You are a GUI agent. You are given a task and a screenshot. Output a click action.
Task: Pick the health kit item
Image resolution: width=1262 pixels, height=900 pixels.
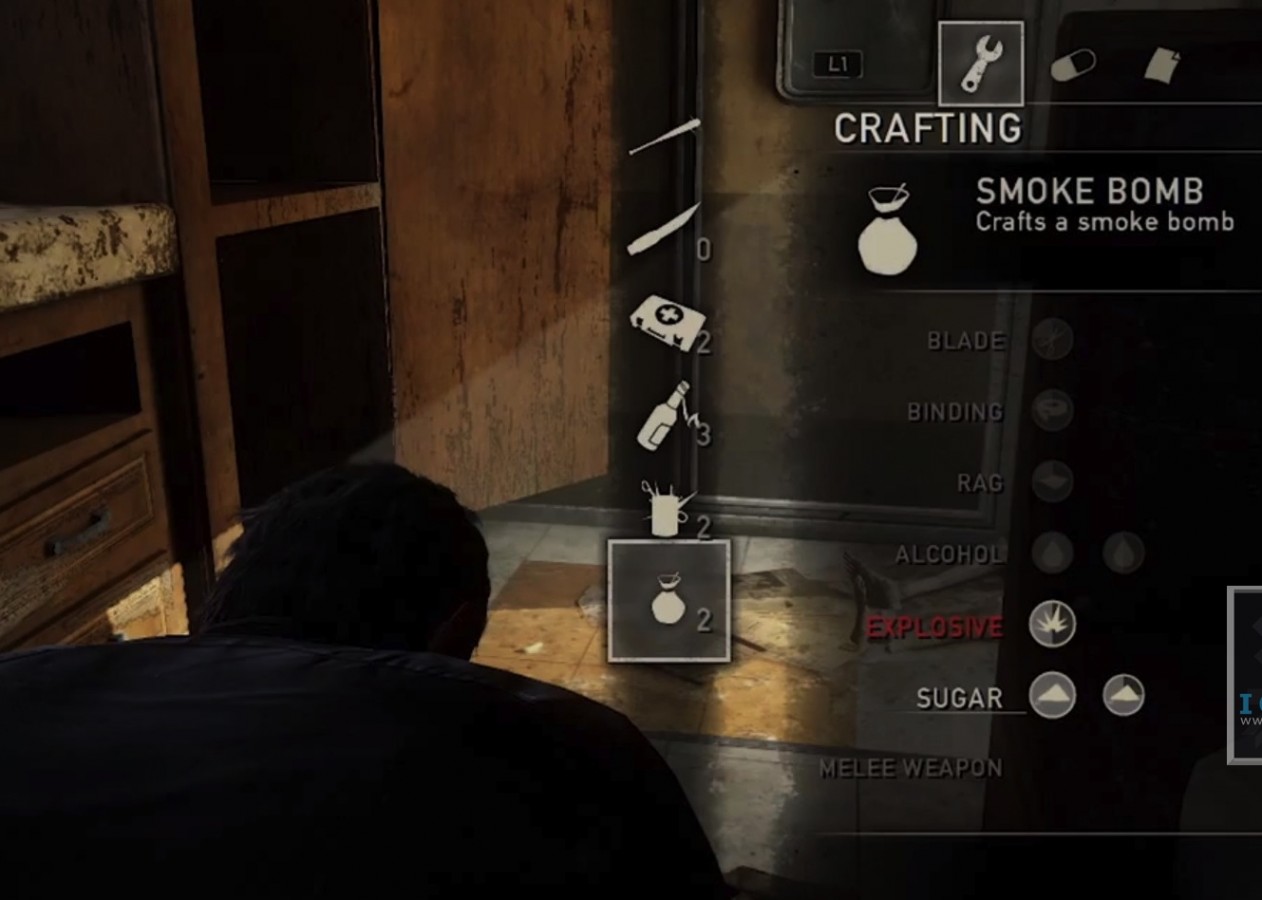(664, 325)
